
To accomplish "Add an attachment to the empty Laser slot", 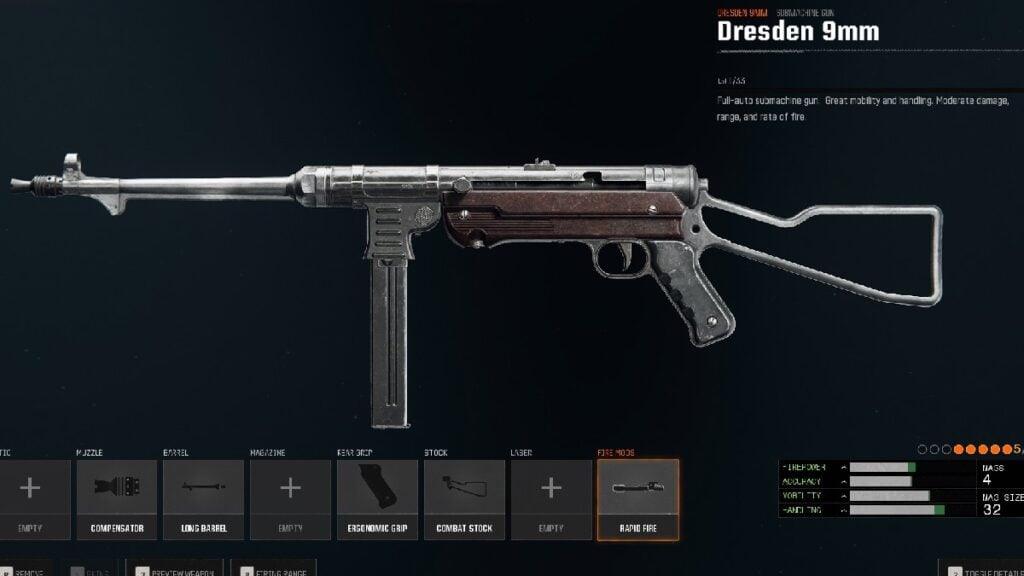I will tap(551, 499).
